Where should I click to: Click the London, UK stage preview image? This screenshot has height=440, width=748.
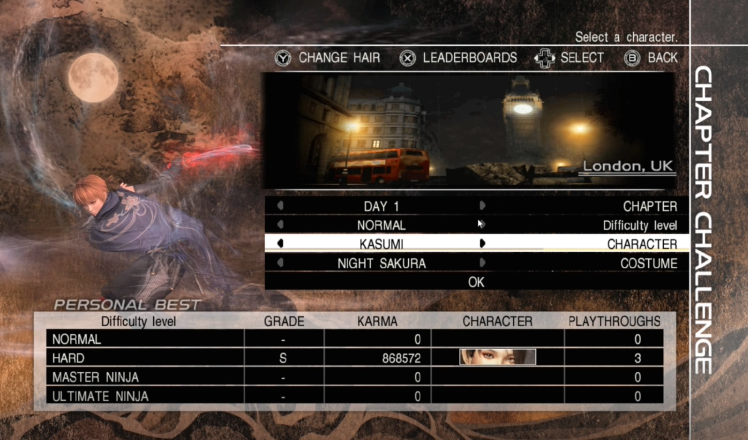[470, 130]
